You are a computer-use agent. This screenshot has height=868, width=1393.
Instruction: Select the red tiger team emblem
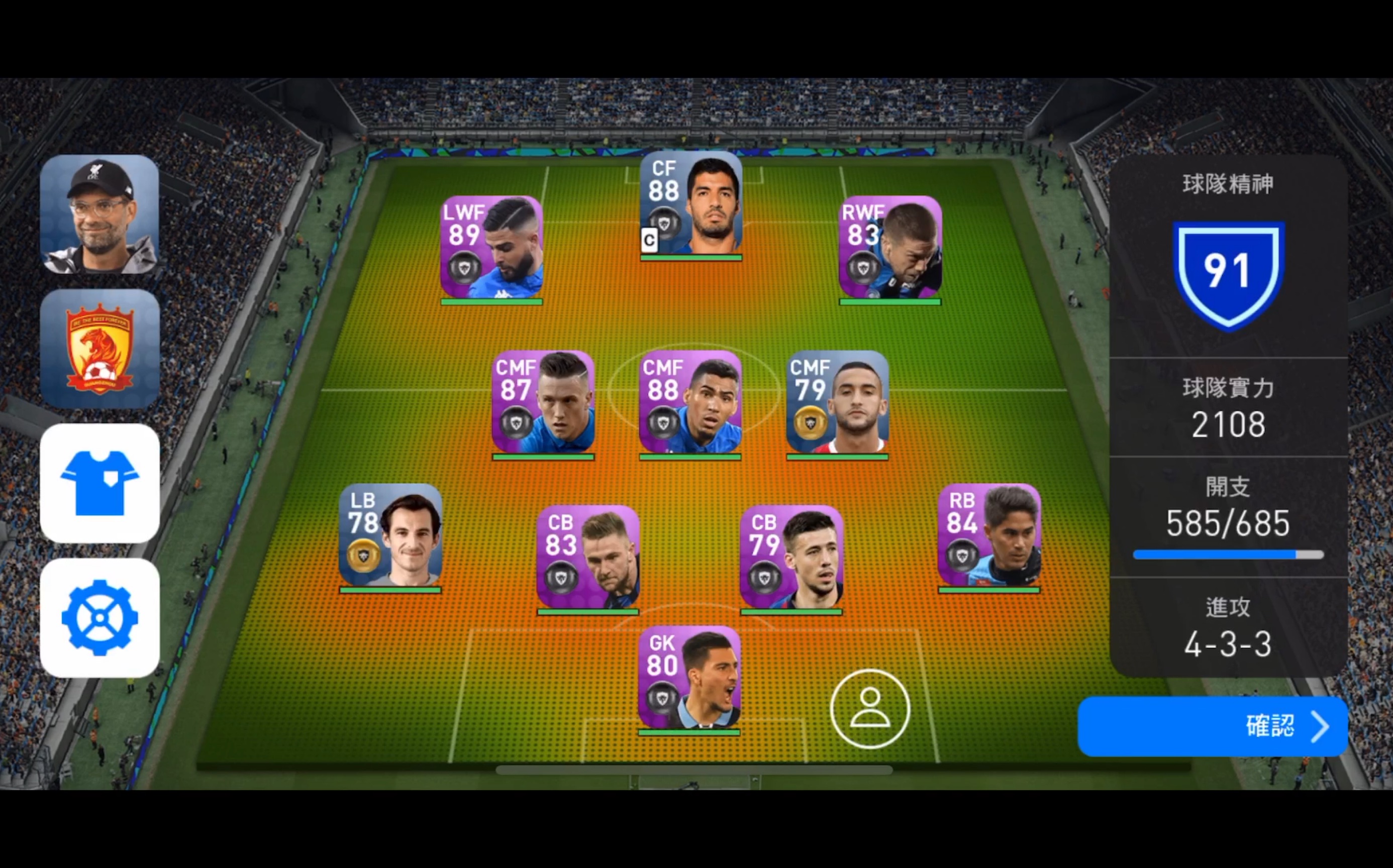pos(99,349)
